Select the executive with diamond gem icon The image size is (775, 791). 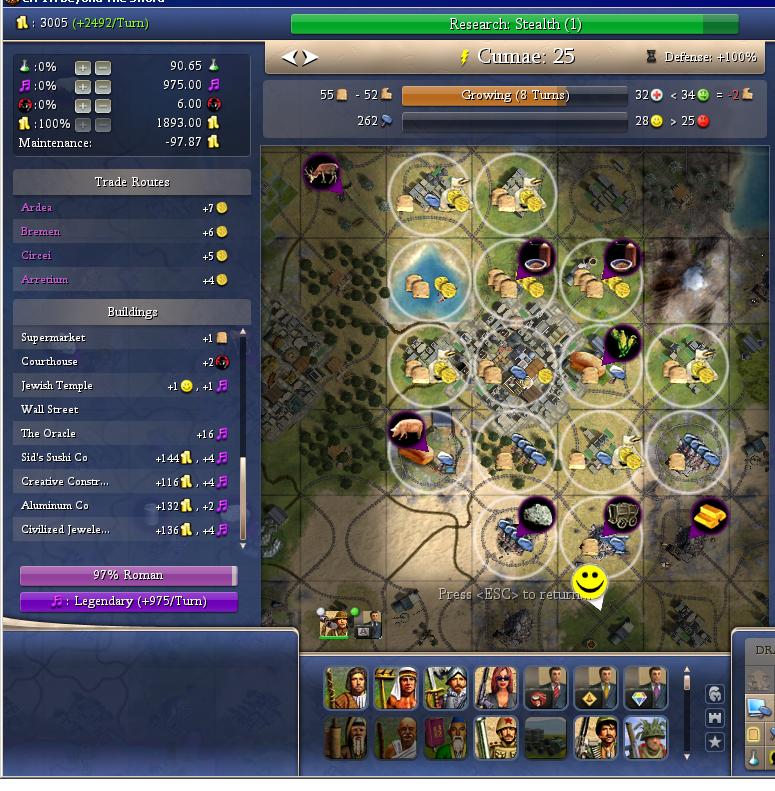click(645, 688)
